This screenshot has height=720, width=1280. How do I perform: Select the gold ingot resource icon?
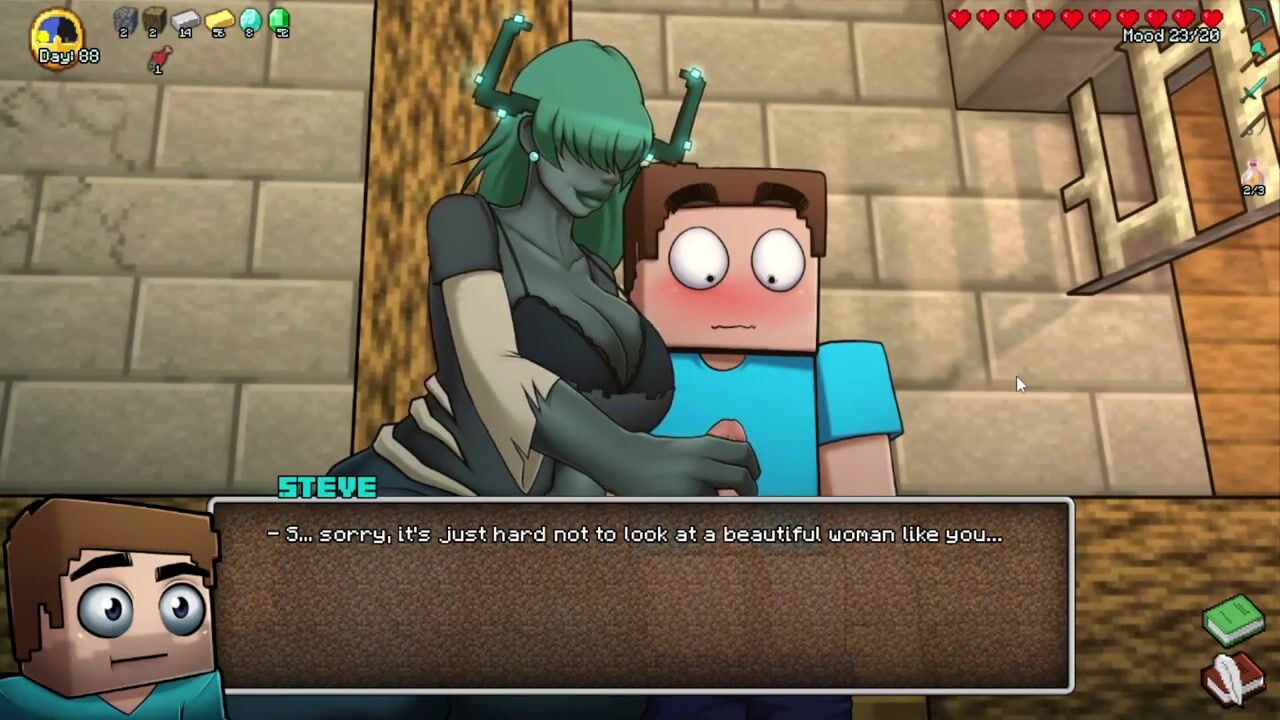tap(219, 20)
